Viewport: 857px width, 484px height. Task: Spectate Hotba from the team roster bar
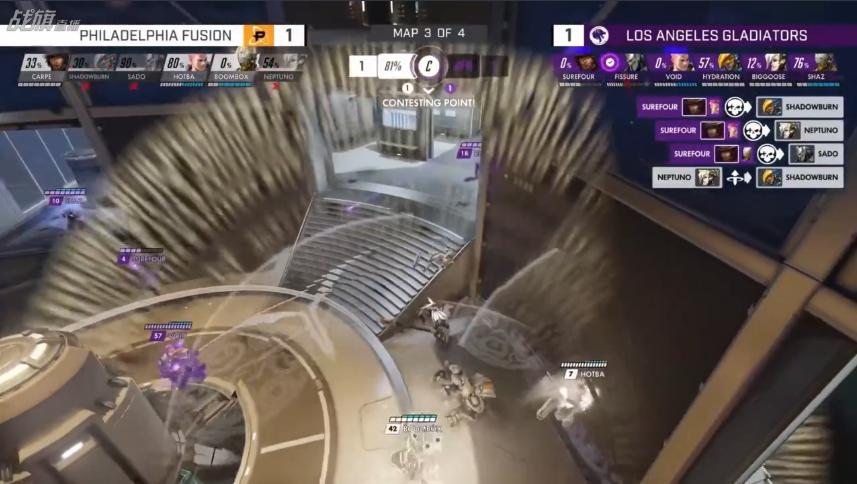point(198,63)
